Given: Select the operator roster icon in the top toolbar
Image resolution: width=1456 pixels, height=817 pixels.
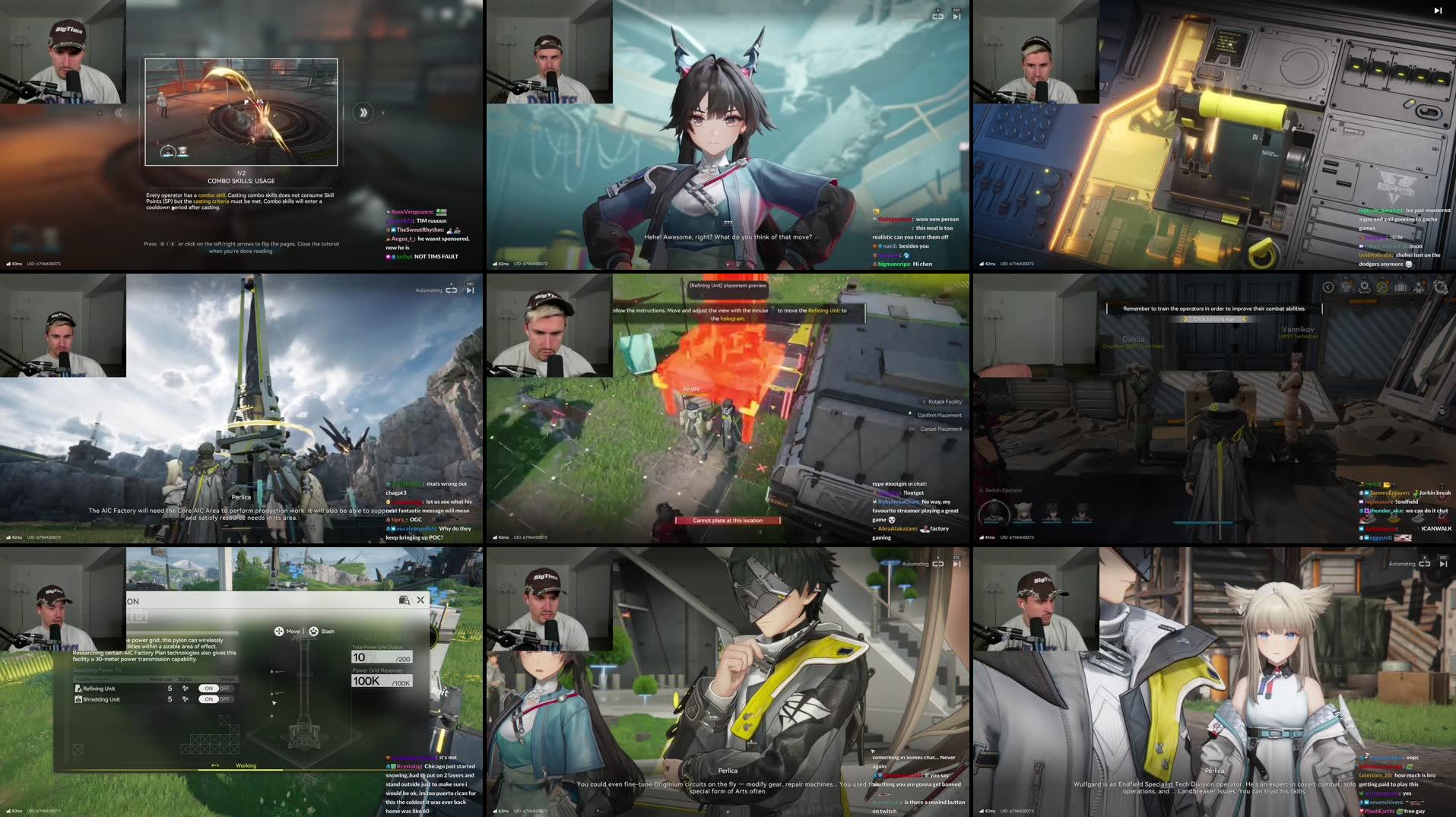Looking at the screenshot, I should [1421, 287].
